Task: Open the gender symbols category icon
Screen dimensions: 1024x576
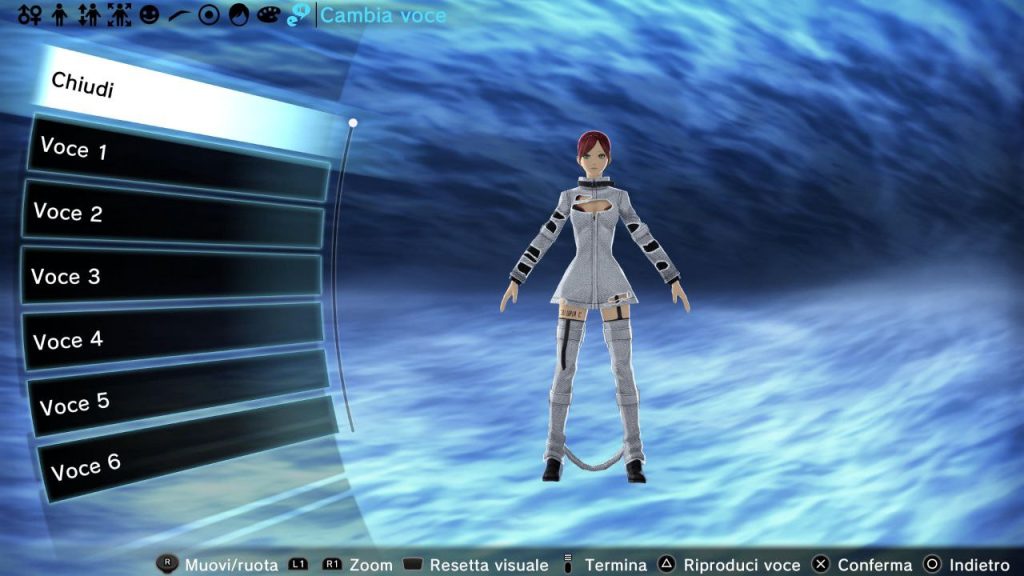Action: coord(30,16)
